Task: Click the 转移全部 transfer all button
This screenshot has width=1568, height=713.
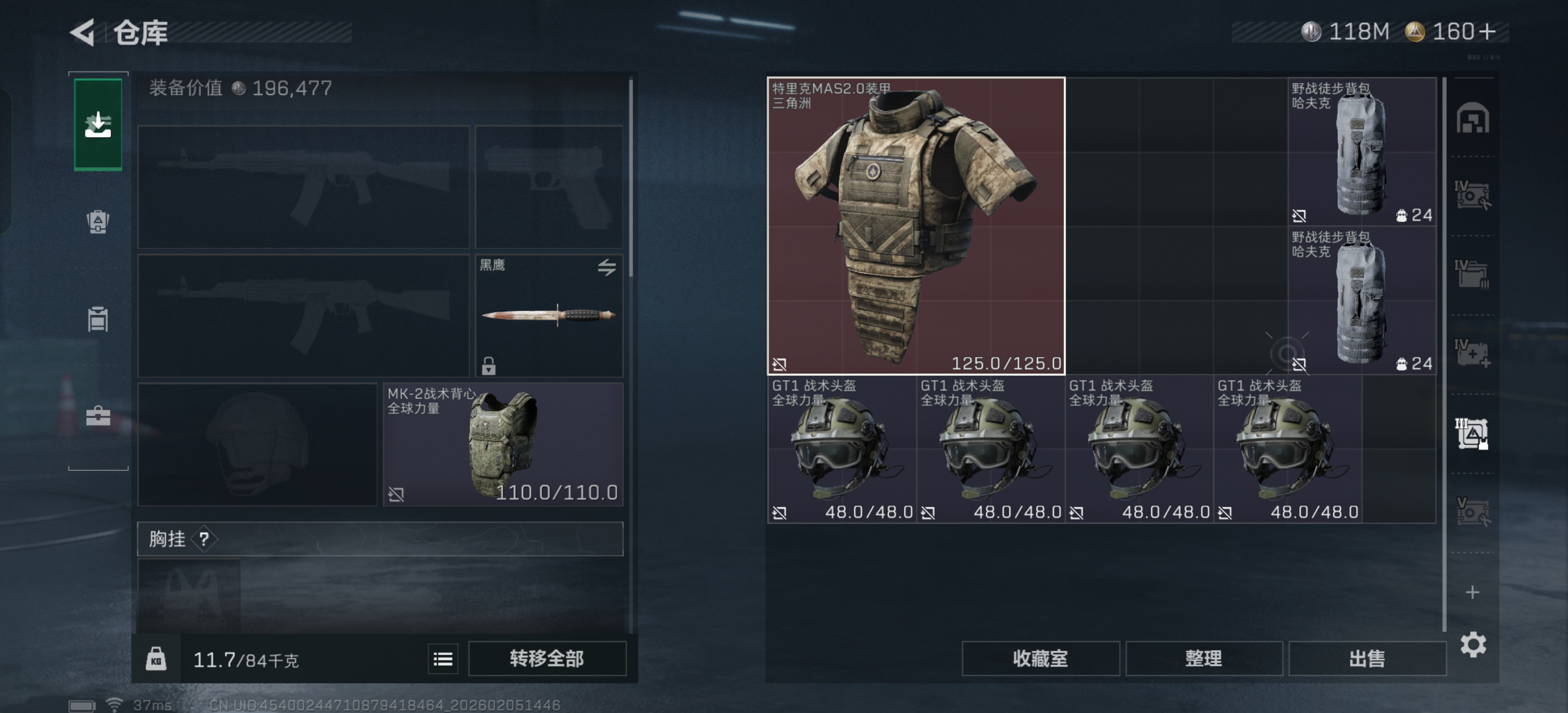Action: [x=546, y=658]
